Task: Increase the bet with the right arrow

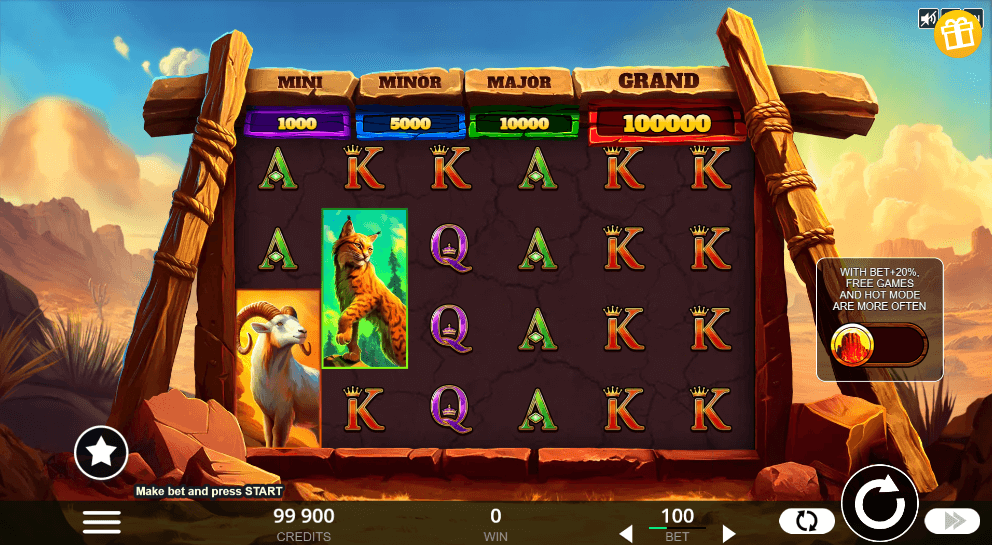Action: click(x=729, y=534)
